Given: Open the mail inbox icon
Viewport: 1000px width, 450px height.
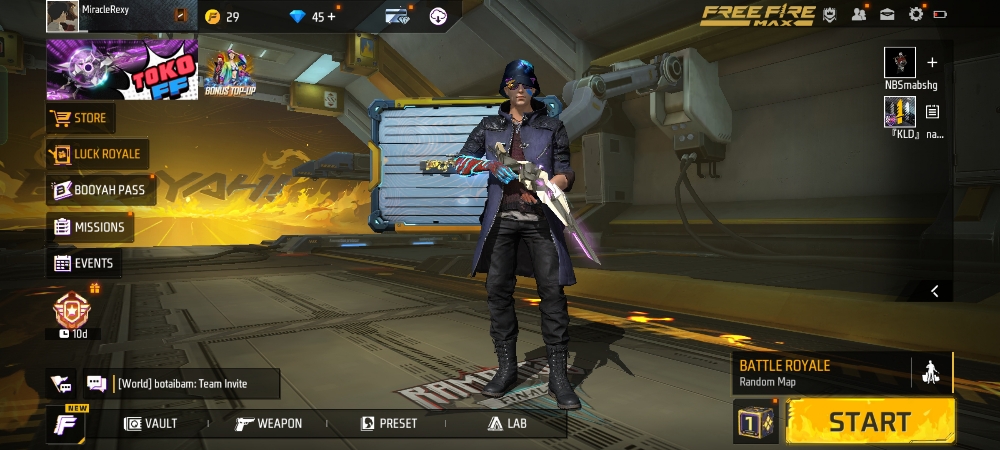Looking at the screenshot, I should [x=887, y=14].
